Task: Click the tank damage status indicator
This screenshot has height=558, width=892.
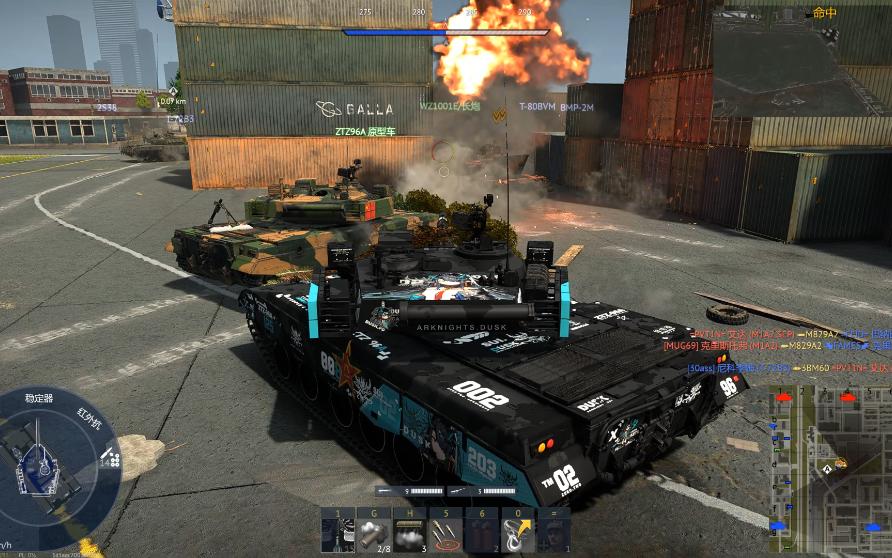Action: 44,463
